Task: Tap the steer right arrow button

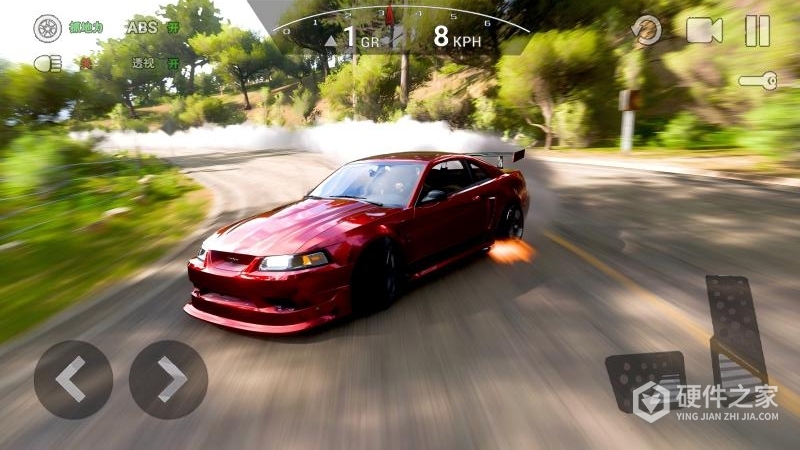Action: pyautogui.click(x=168, y=379)
